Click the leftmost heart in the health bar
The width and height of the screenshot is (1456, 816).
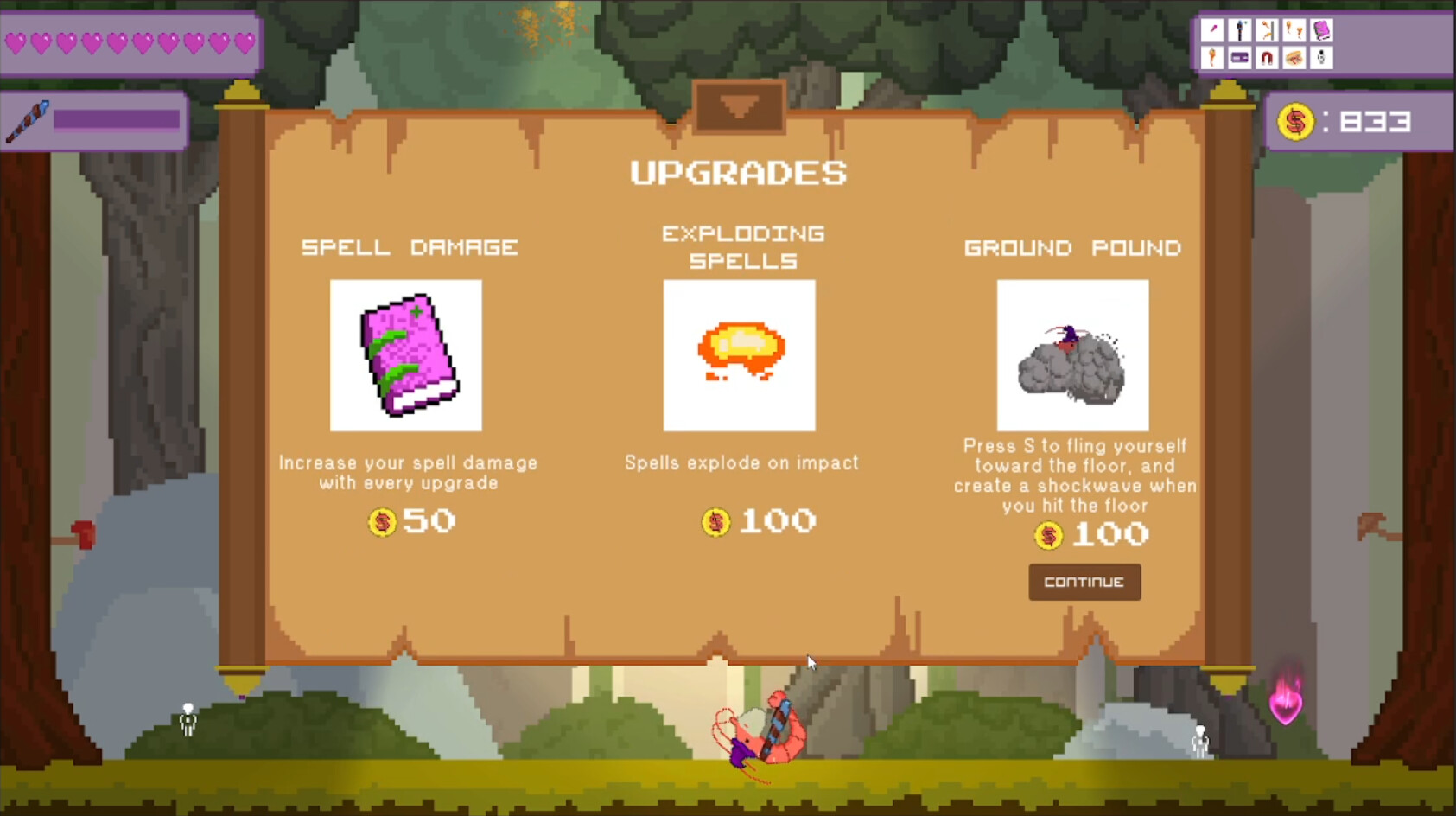(x=17, y=40)
